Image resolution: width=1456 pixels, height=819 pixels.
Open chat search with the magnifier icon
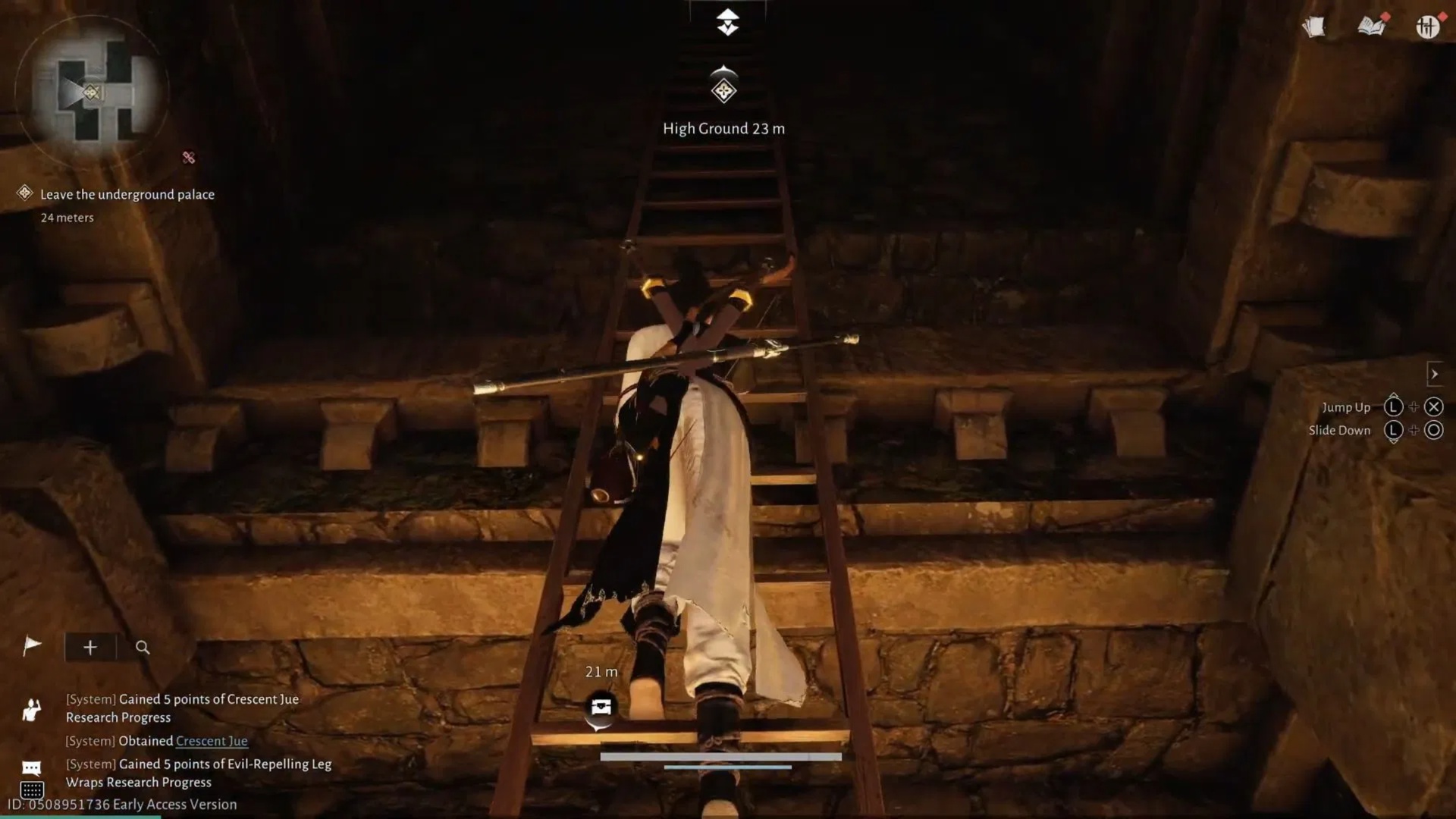pos(143,648)
